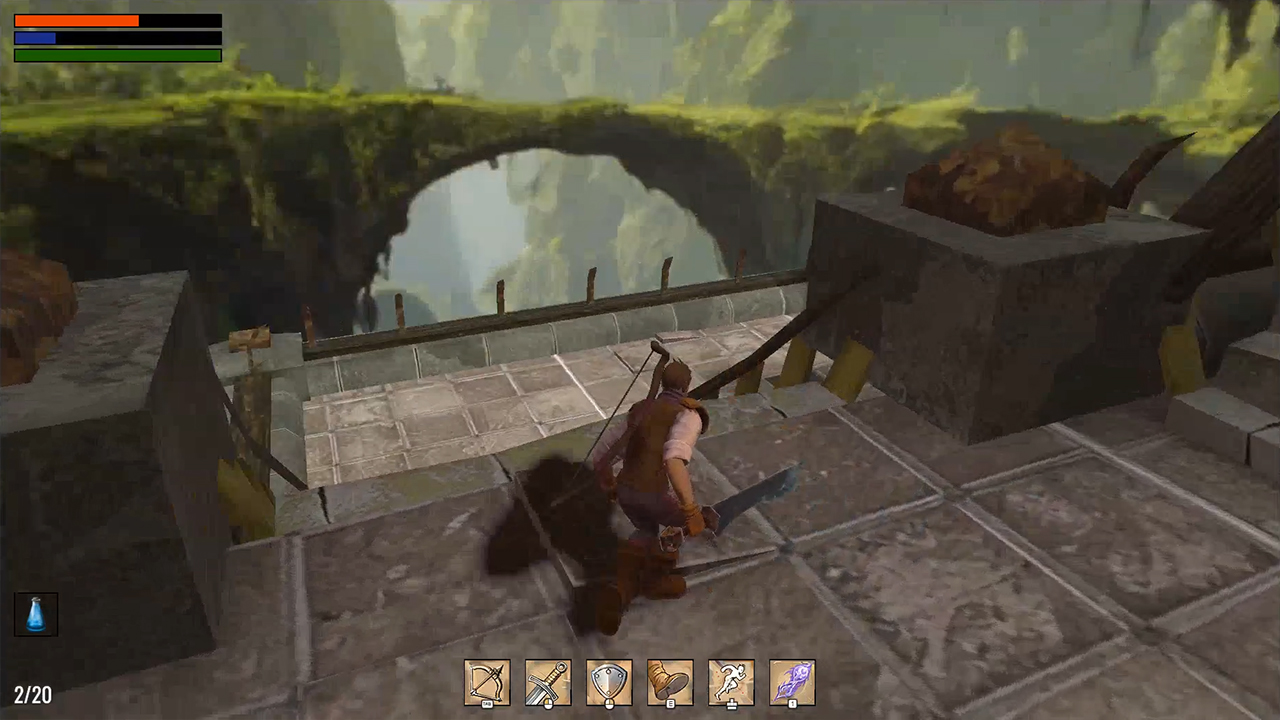This screenshot has height=720, width=1280.
Task: Click the 1 keybind badge under the spell
Action: click(791, 703)
